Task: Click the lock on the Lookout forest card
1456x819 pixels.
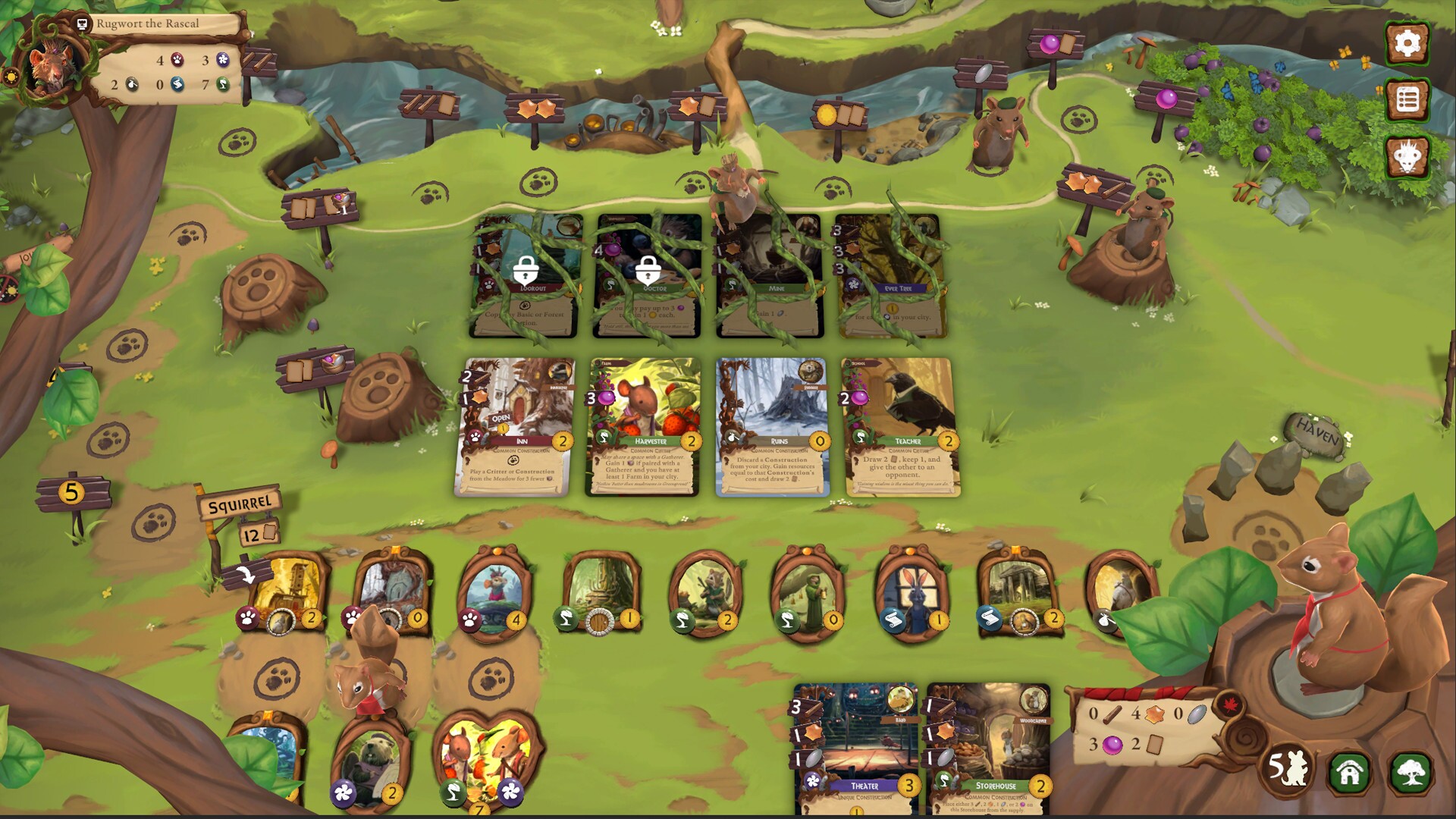Action: 527,270
